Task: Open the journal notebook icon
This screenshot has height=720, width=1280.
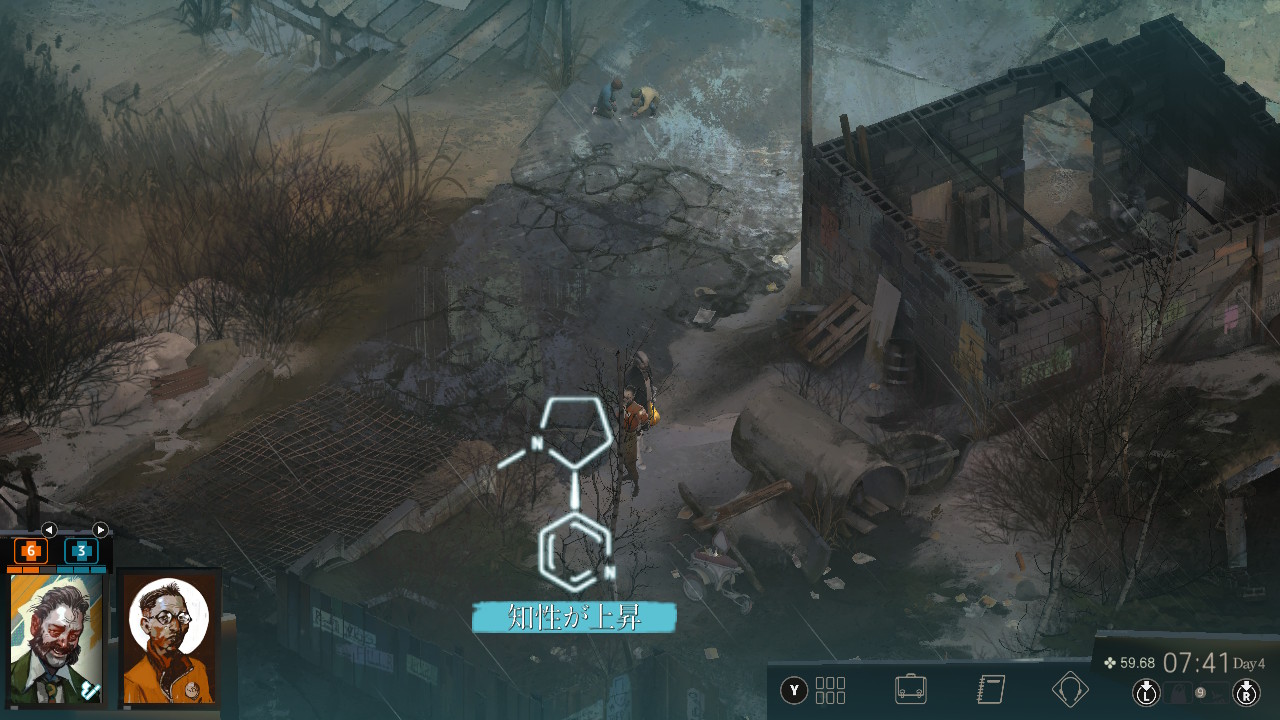Action: coord(990,689)
